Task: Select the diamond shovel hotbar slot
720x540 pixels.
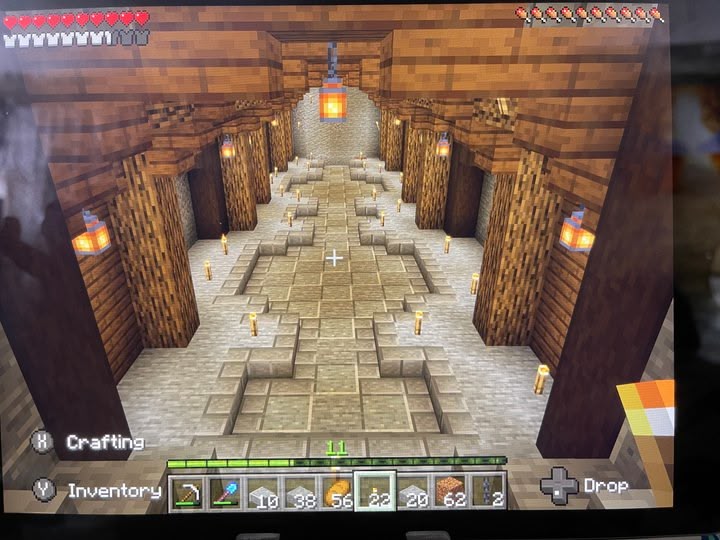Action: click(224, 491)
